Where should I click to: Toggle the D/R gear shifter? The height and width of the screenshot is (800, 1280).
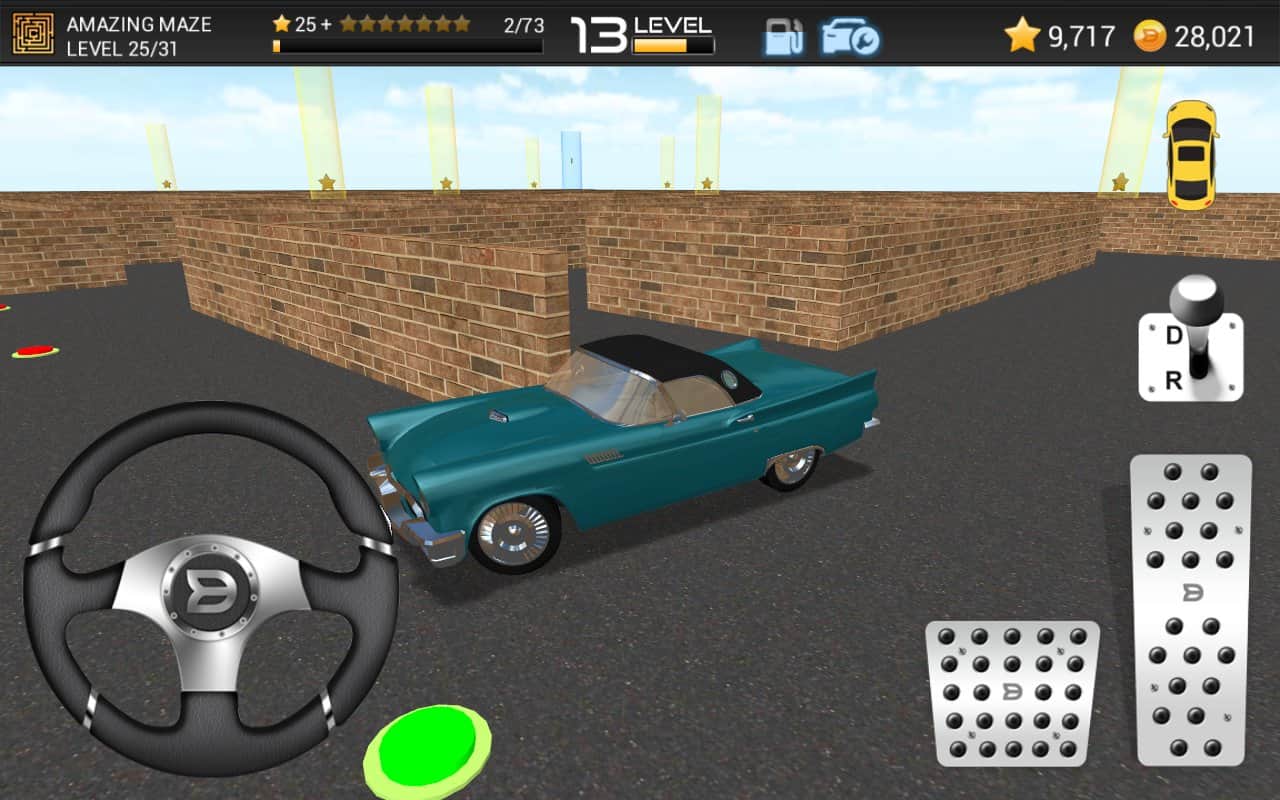tap(1190, 345)
